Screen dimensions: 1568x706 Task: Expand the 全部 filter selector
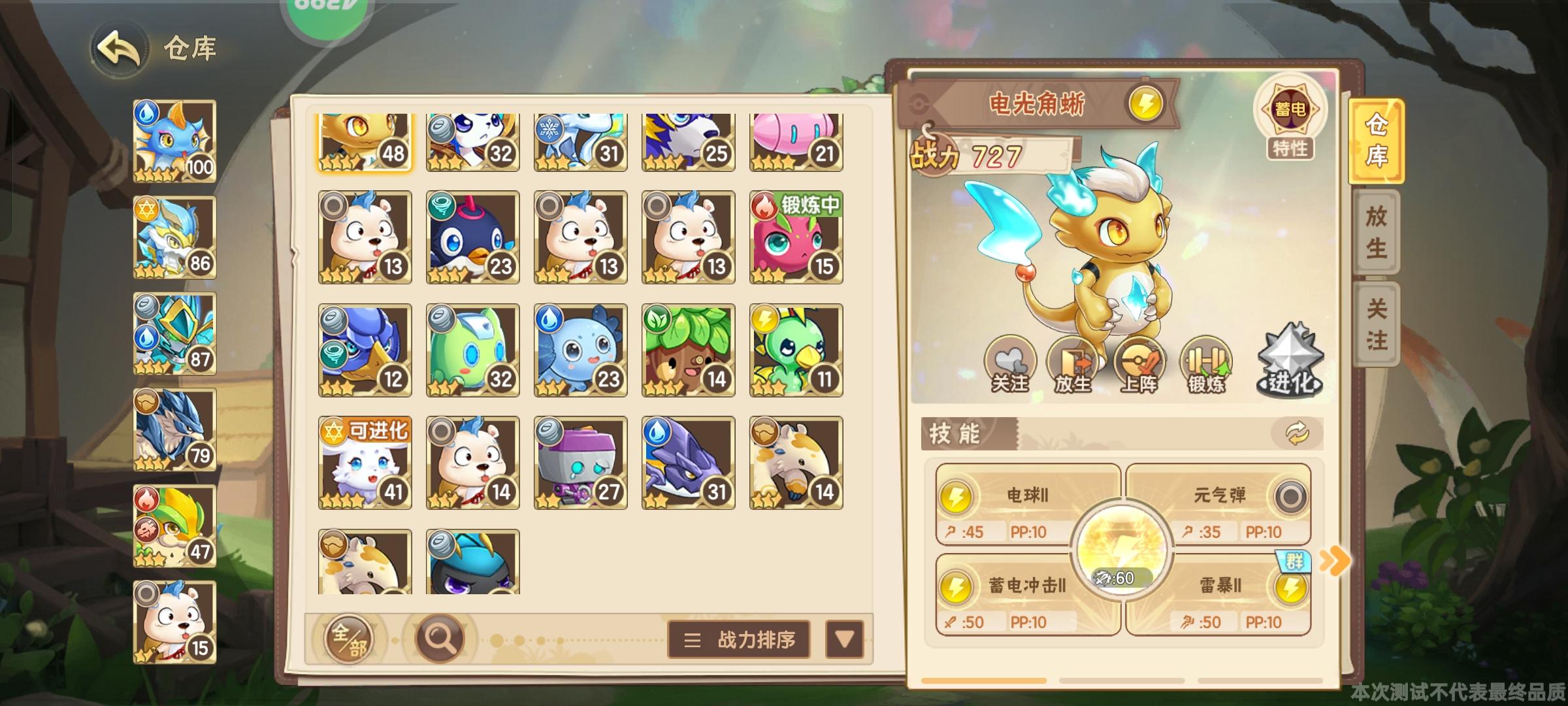tap(351, 638)
